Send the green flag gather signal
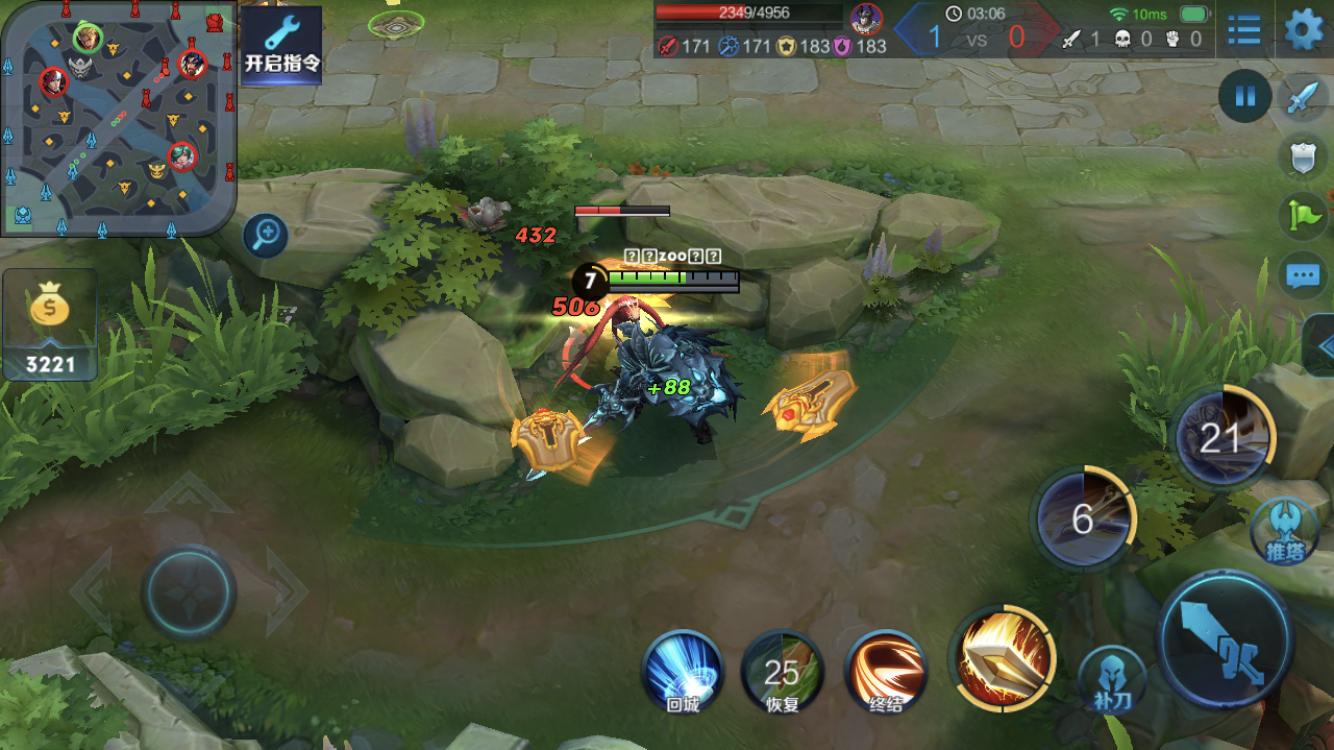Viewport: 1334px width, 750px height. pyautogui.click(x=1303, y=214)
